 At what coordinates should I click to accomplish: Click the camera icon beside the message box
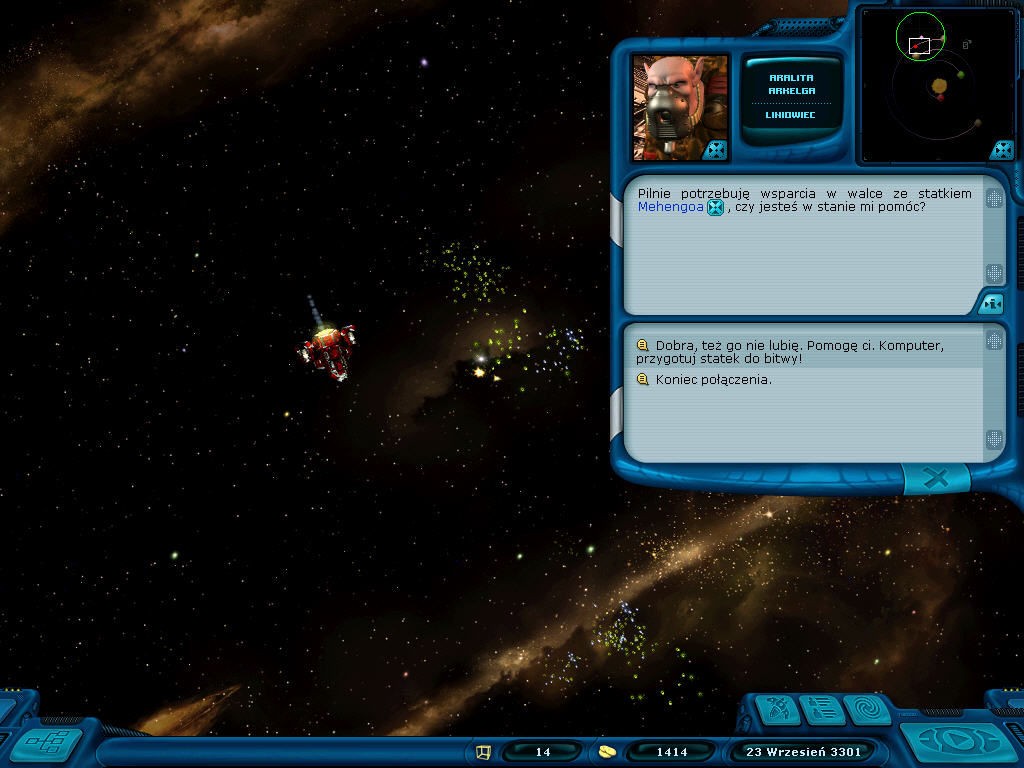tap(991, 303)
